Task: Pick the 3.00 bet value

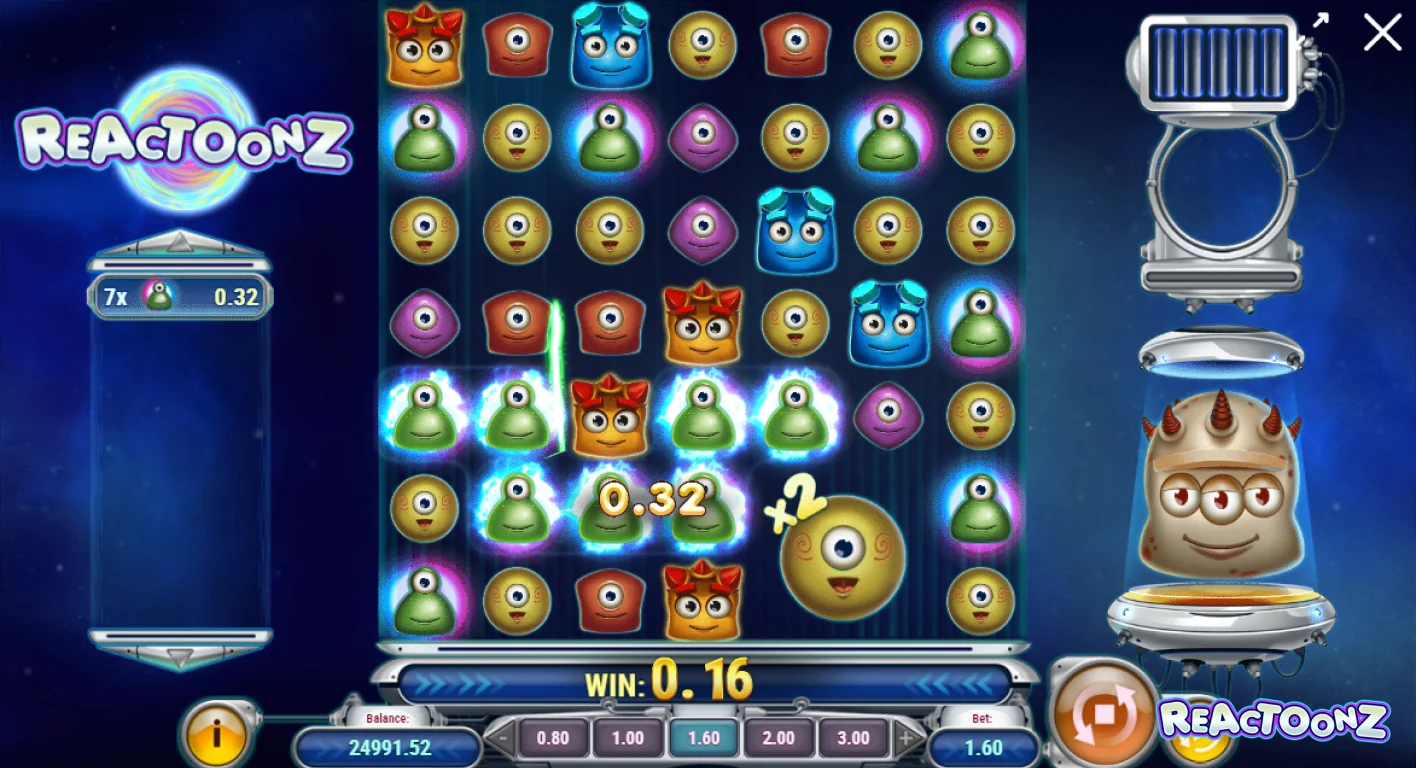Action: click(853, 739)
